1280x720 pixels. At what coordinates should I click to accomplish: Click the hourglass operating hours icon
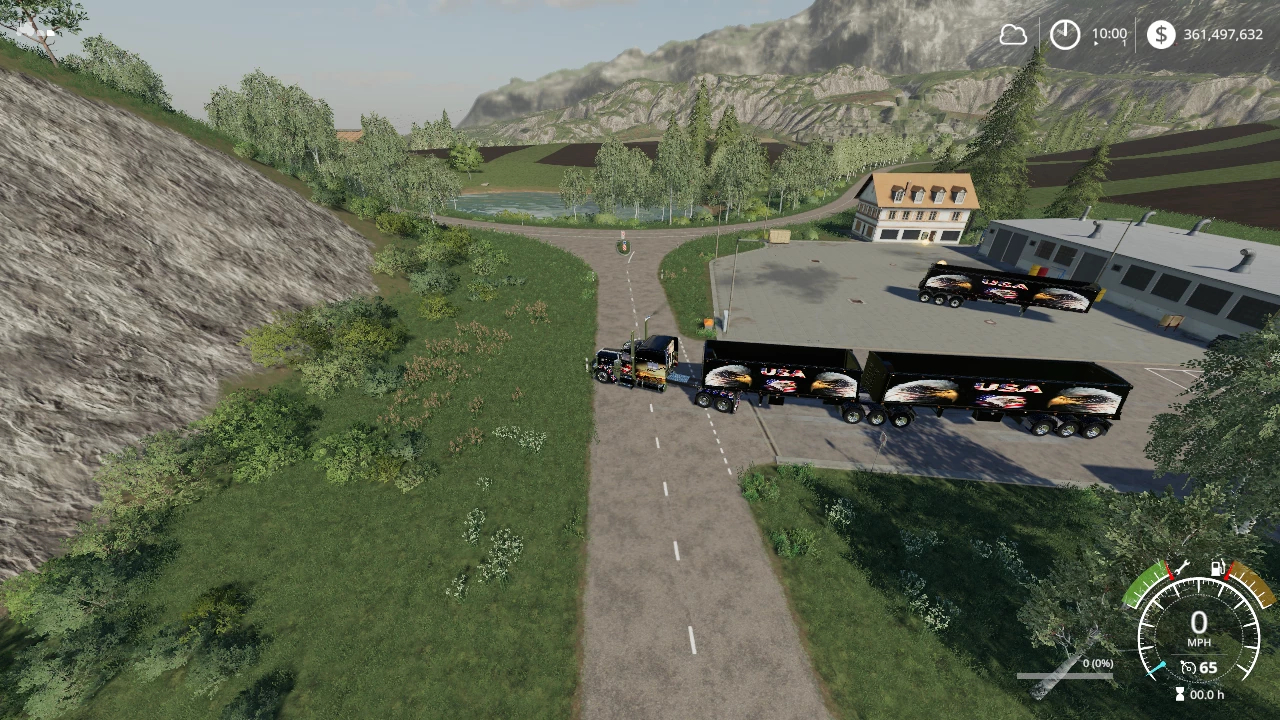(x=1179, y=694)
